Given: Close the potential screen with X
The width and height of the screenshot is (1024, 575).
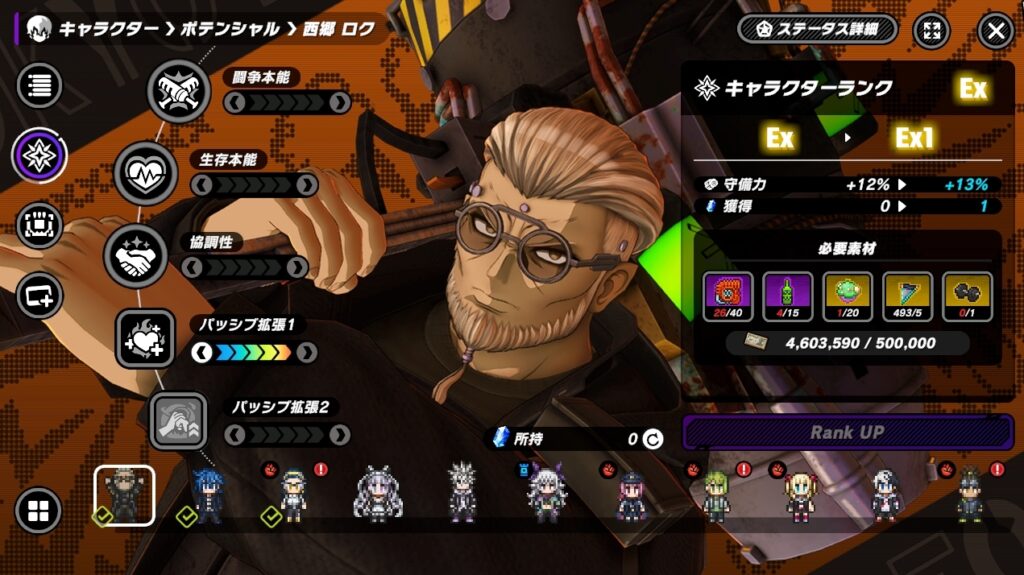Looking at the screenshot, I should pos(995,30).
